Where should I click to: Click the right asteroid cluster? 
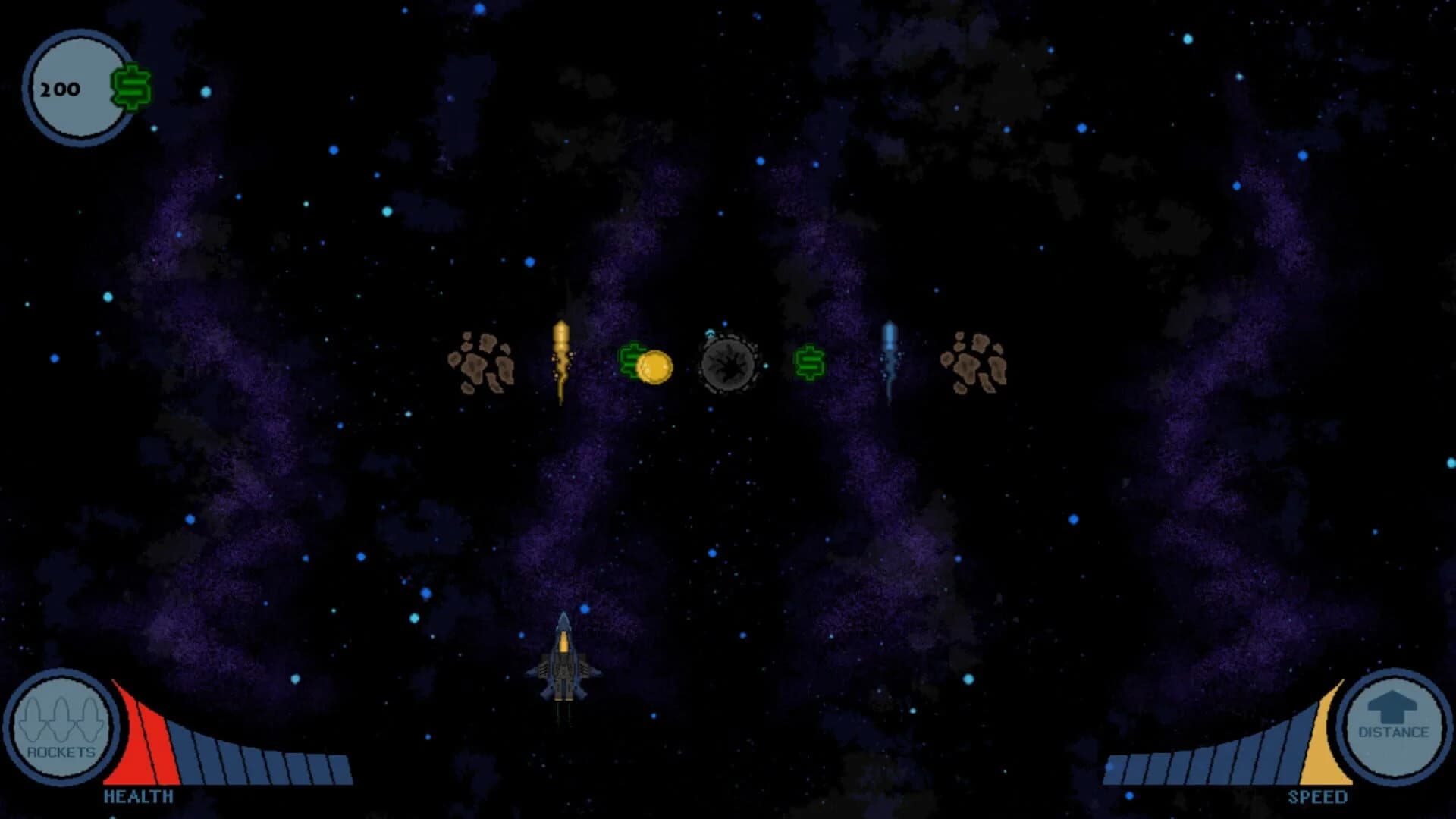pos(974,364)
